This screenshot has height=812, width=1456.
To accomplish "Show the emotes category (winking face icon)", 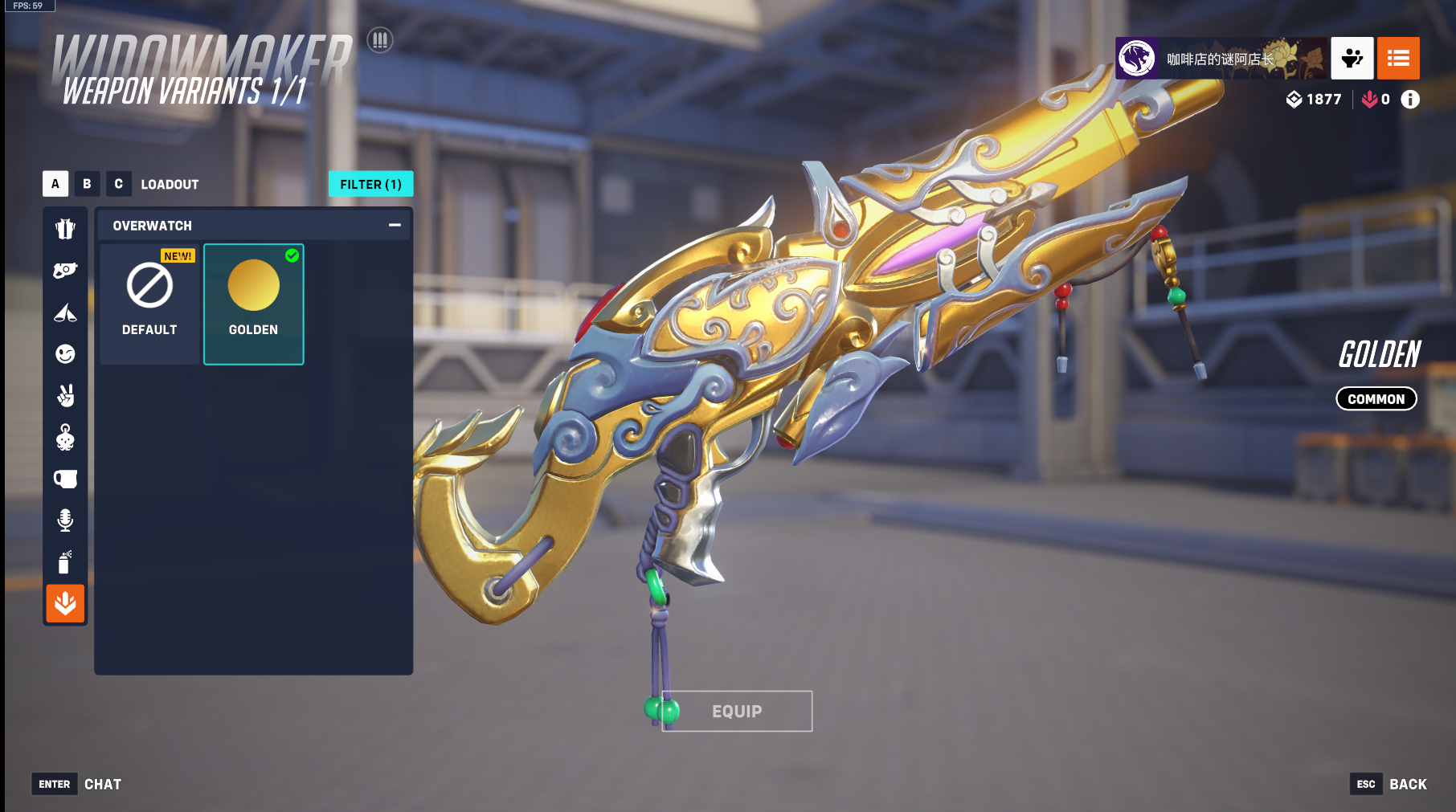I will click(65, 354).
